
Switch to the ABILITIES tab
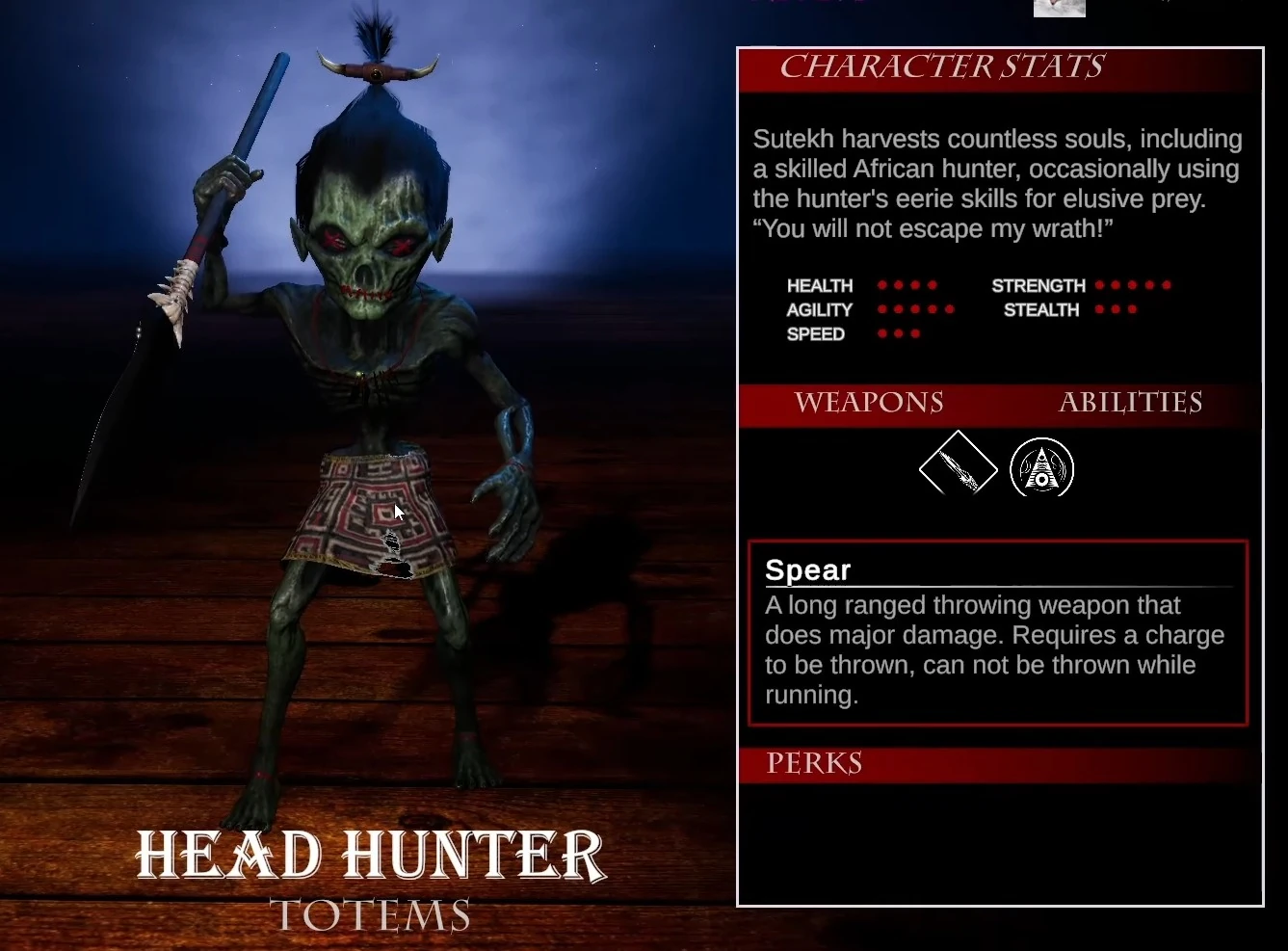point(1131,404)
